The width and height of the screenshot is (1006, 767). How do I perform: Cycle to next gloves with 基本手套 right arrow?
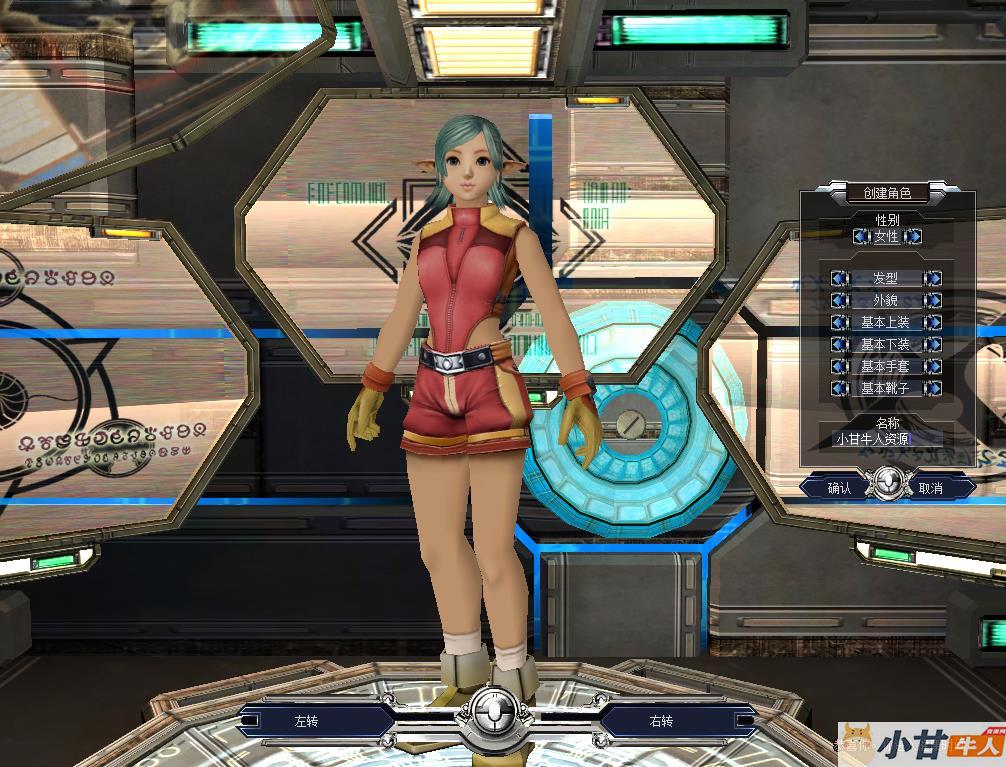click(x=932, y=367)
